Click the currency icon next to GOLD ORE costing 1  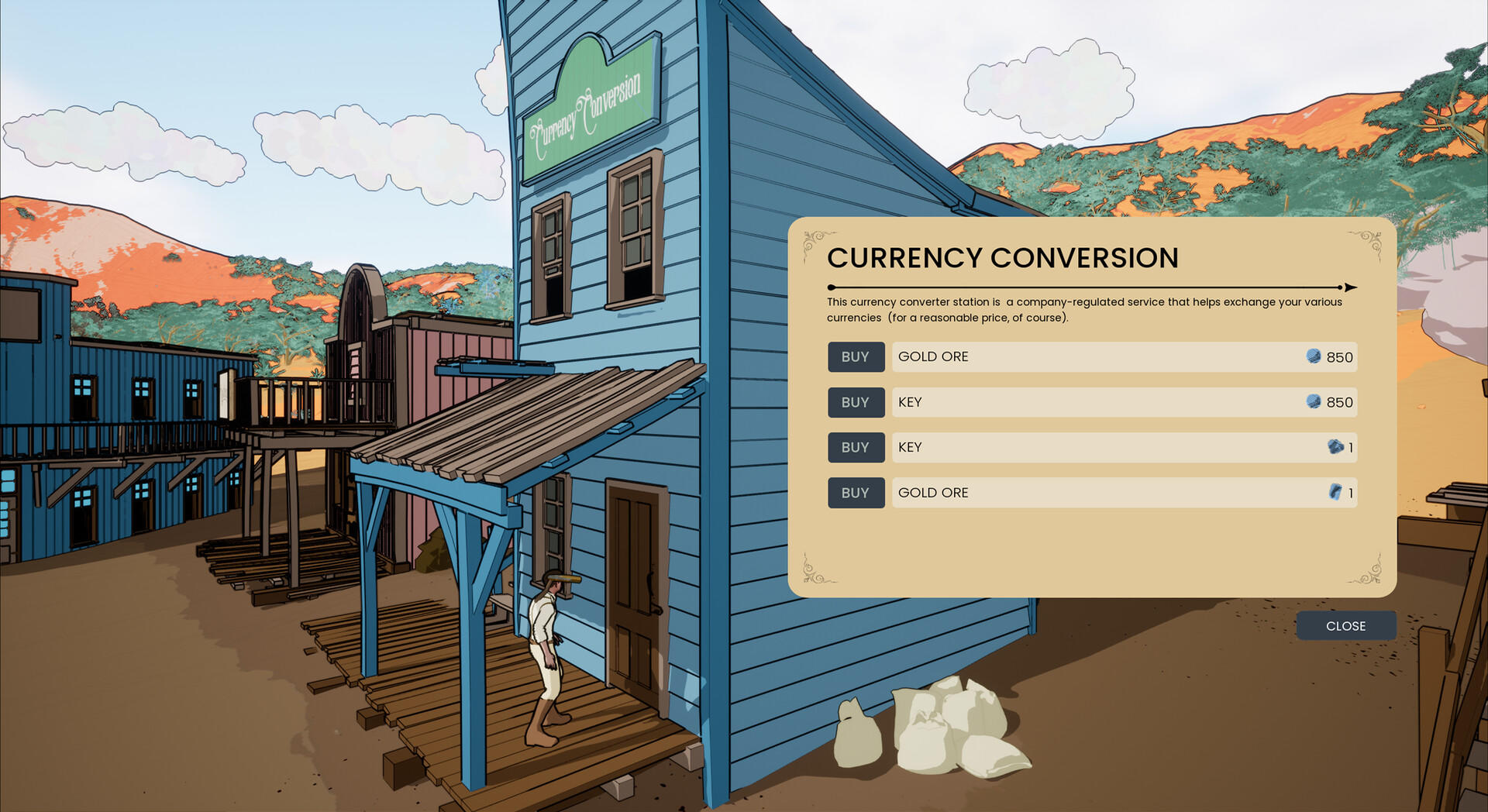(1335, 493)
